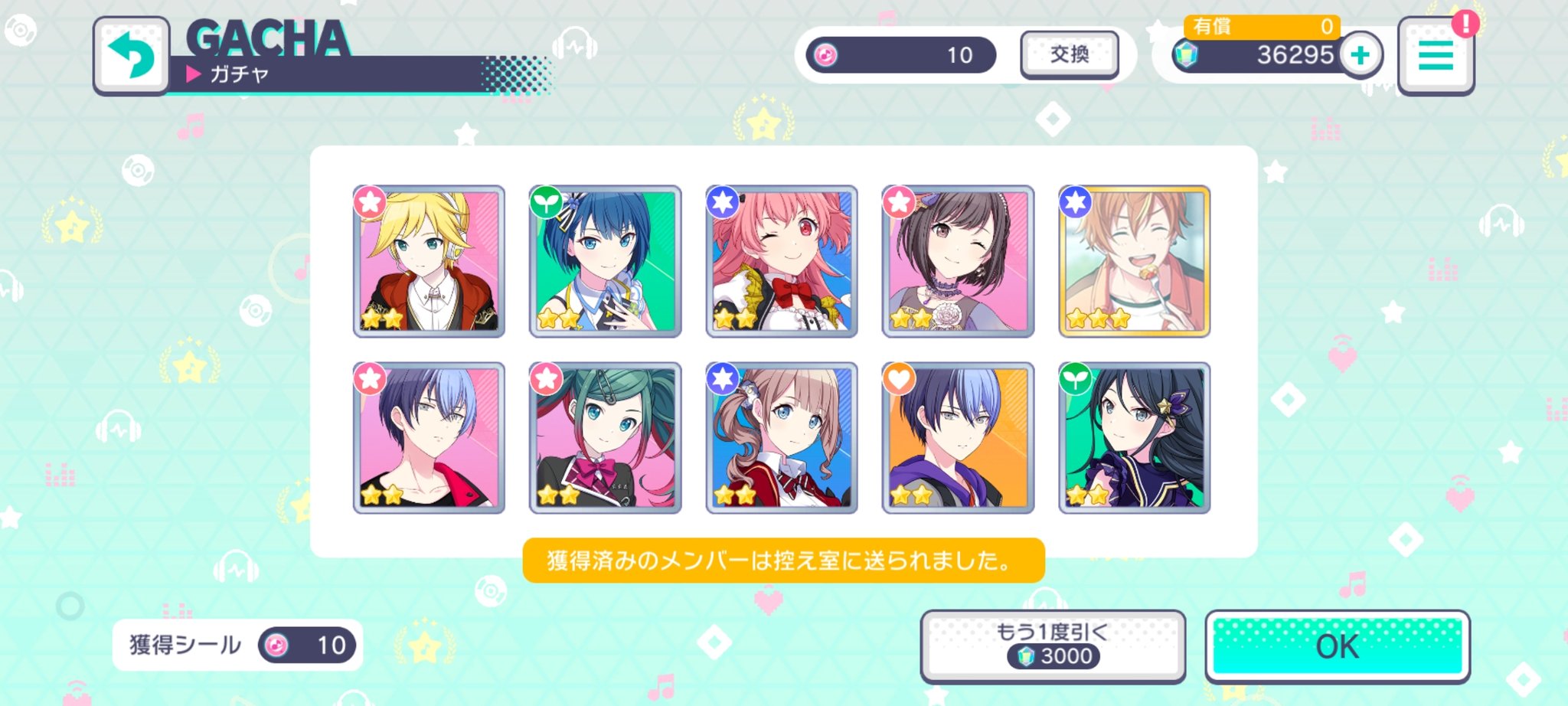Screen dimensions: 1568x706
Task: Tap the star attribute icon on Len's card
Action: 369,203
